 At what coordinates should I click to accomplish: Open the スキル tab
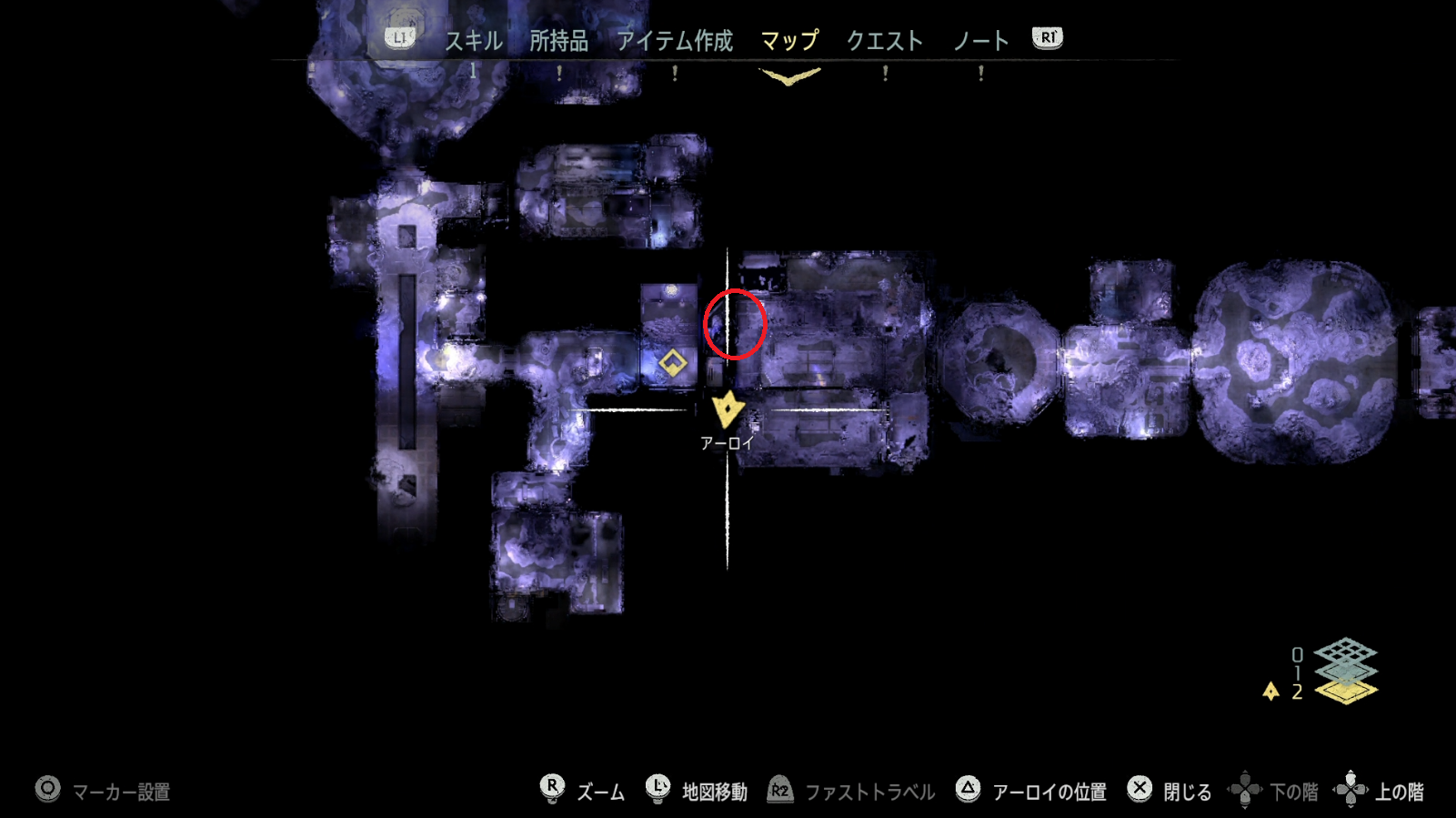point(473,40)
